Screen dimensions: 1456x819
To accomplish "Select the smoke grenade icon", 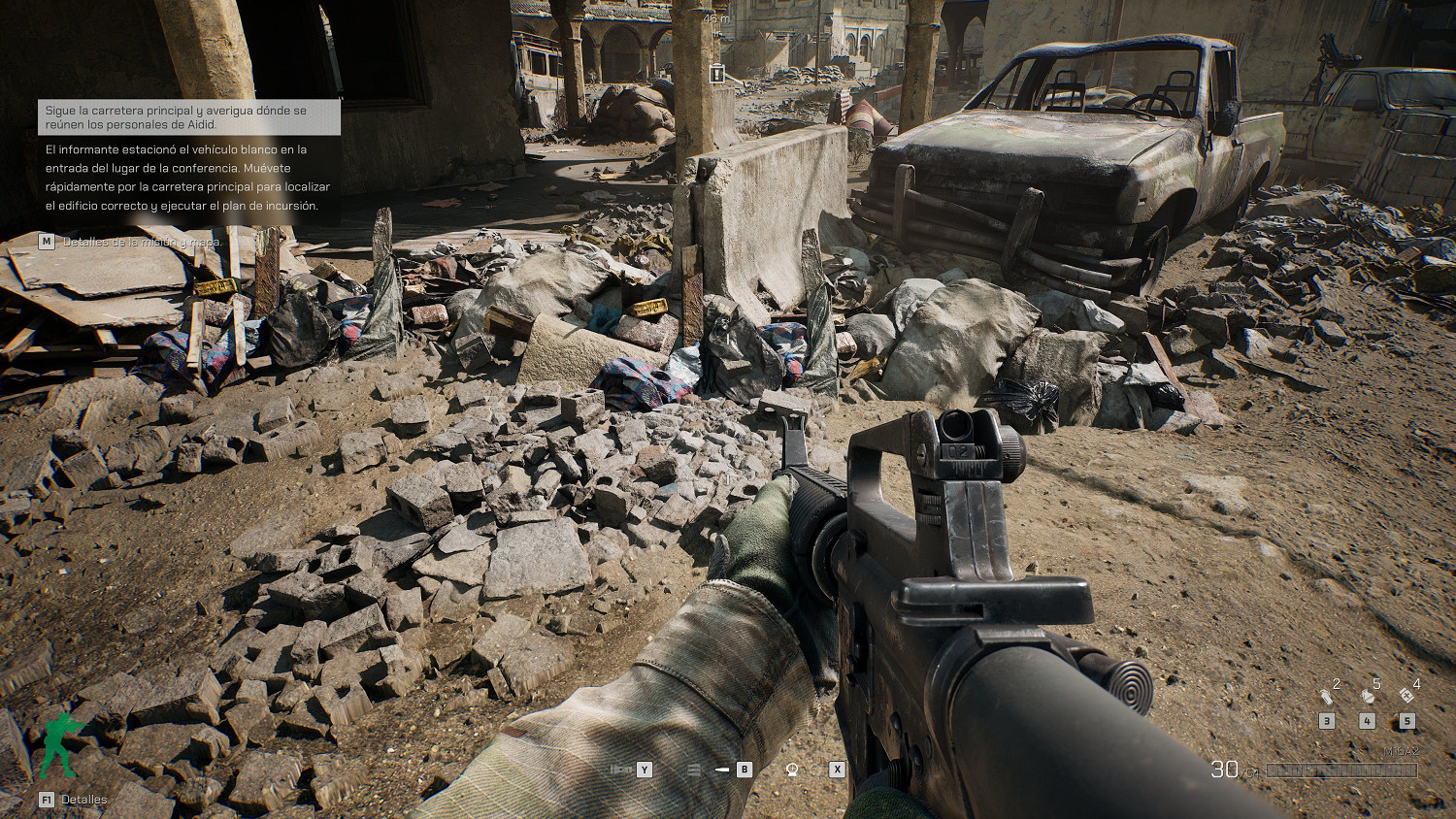I will [x=1326, y=695].
